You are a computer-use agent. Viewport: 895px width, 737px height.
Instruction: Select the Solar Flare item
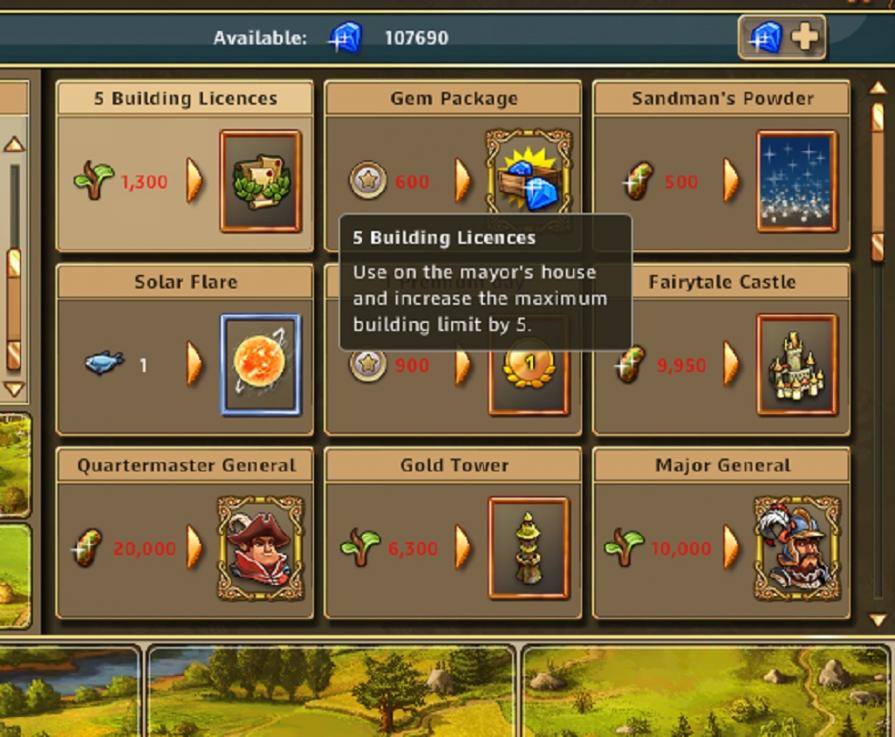(x=260, y=365)
